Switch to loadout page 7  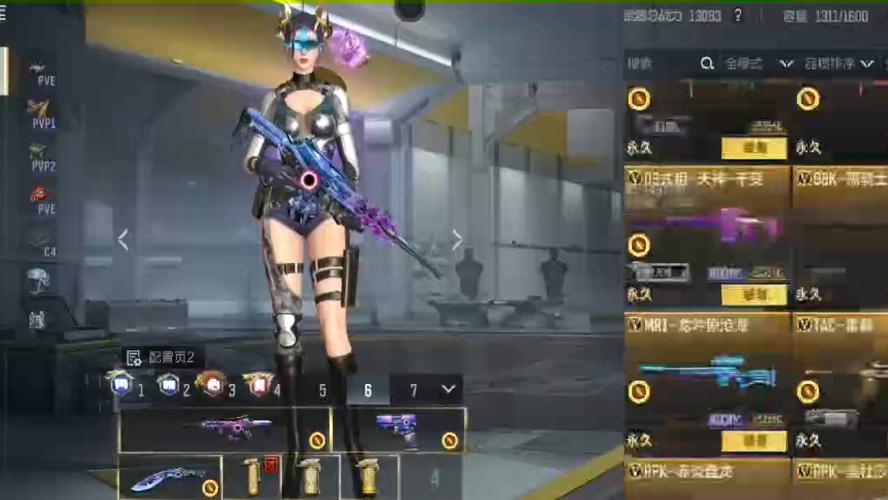coord(413,391)
